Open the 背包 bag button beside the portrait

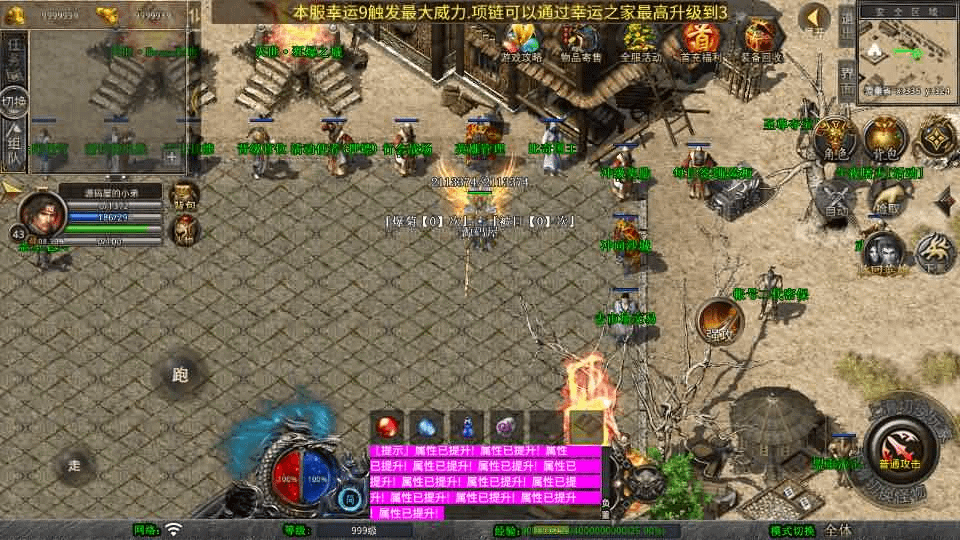click(x=184, y=194)
